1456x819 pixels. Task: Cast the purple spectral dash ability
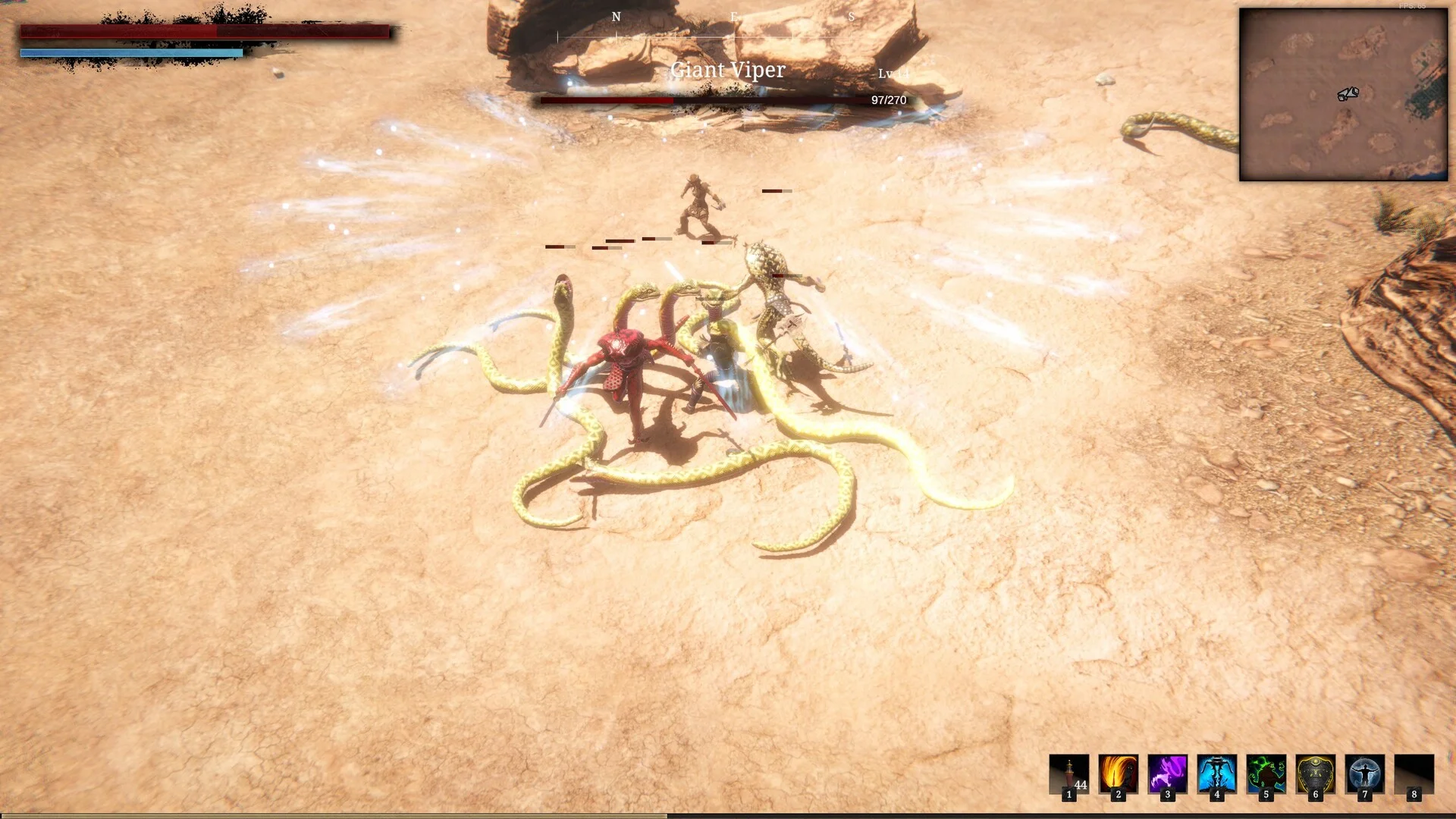(x=1167, y=774)
